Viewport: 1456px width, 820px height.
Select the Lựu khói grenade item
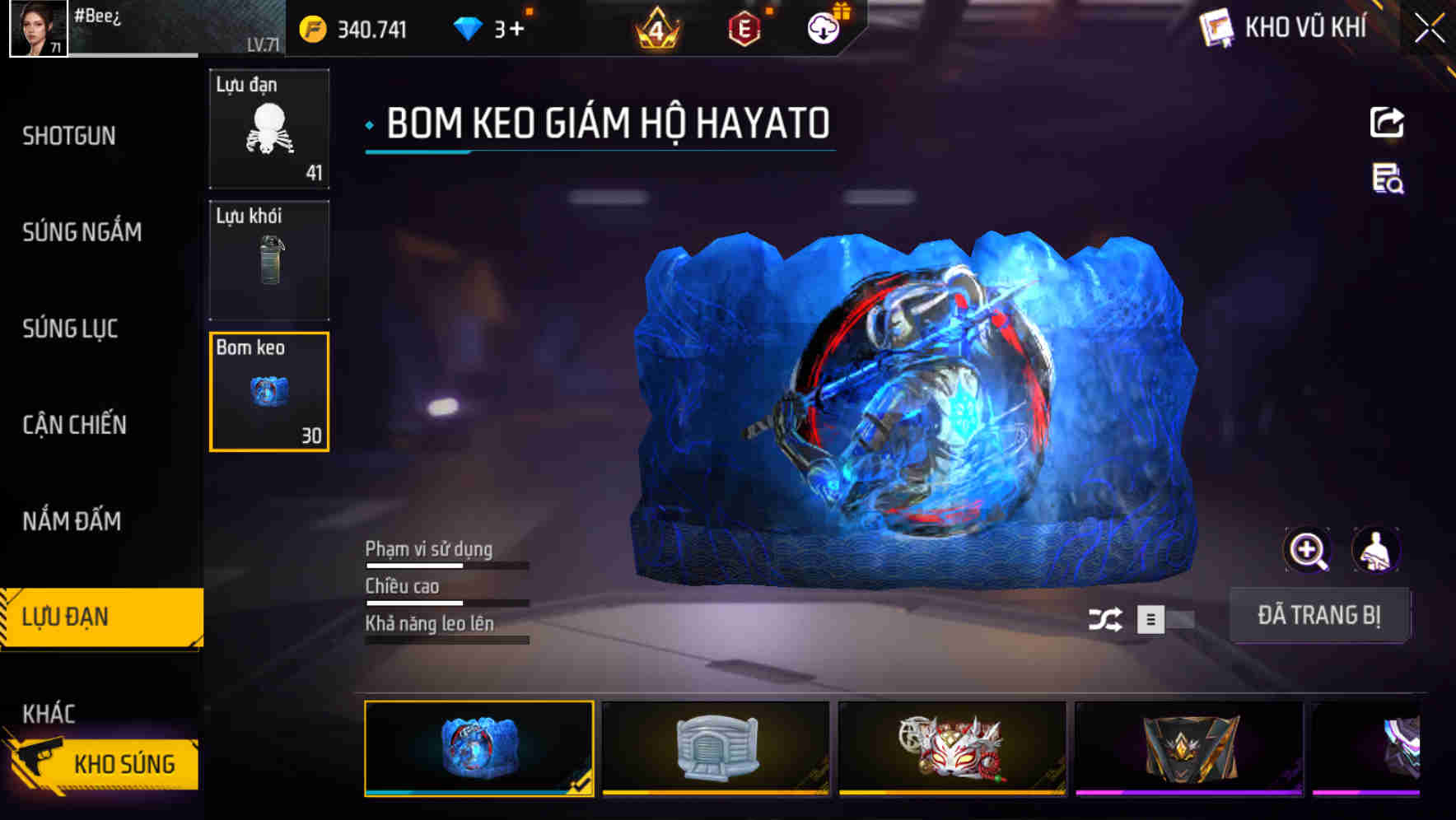coord(268,260)
